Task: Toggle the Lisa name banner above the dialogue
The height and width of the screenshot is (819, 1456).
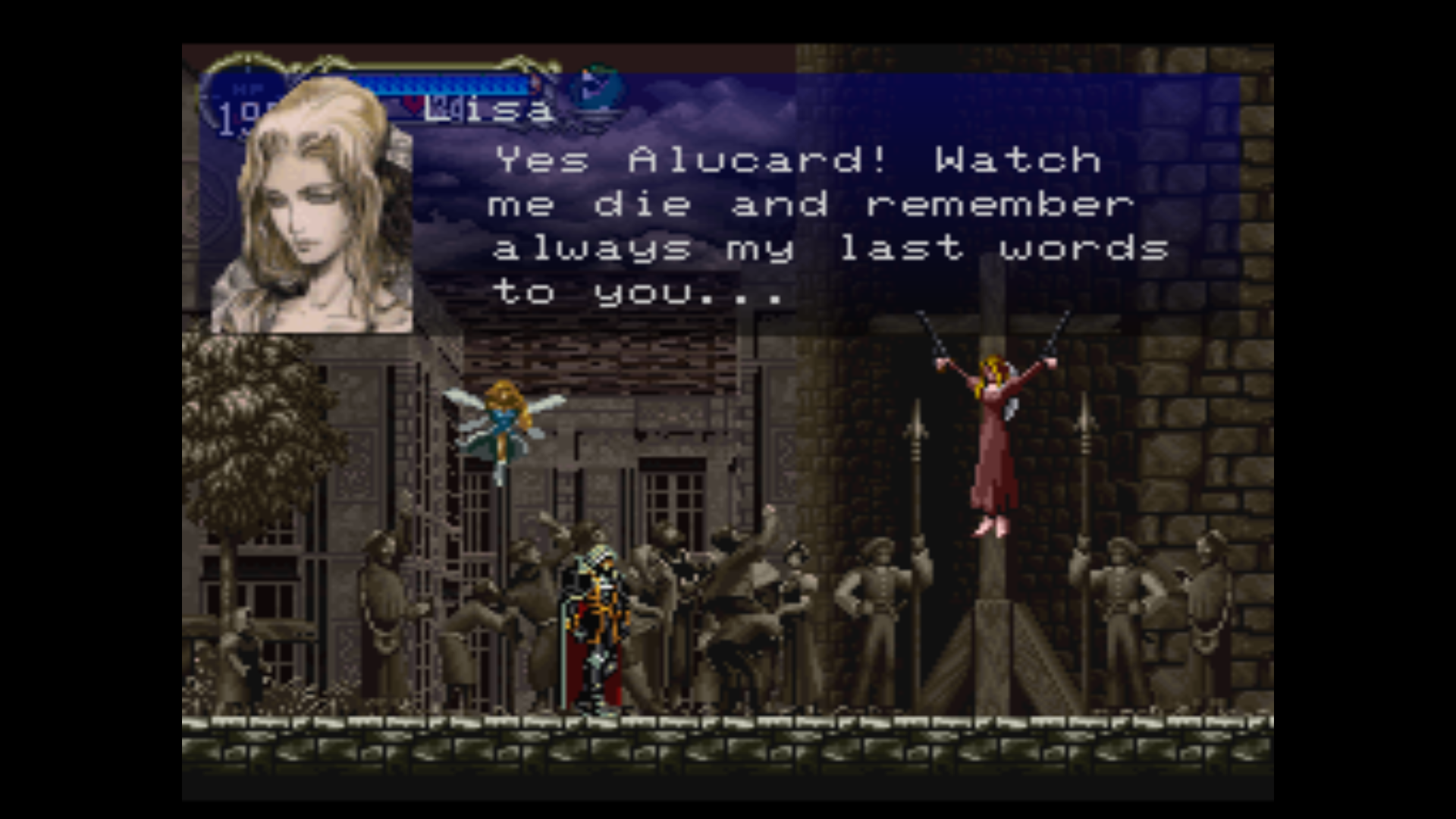Action: (485, 110)
